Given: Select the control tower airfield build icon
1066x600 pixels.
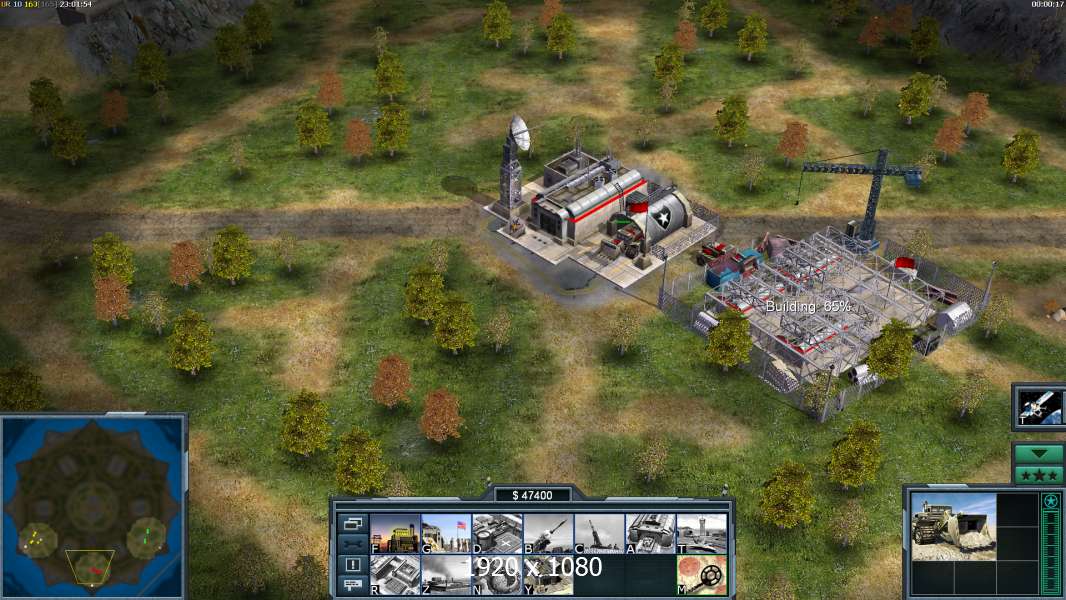Looking at the screenshot, I should [x=701, y=533].
